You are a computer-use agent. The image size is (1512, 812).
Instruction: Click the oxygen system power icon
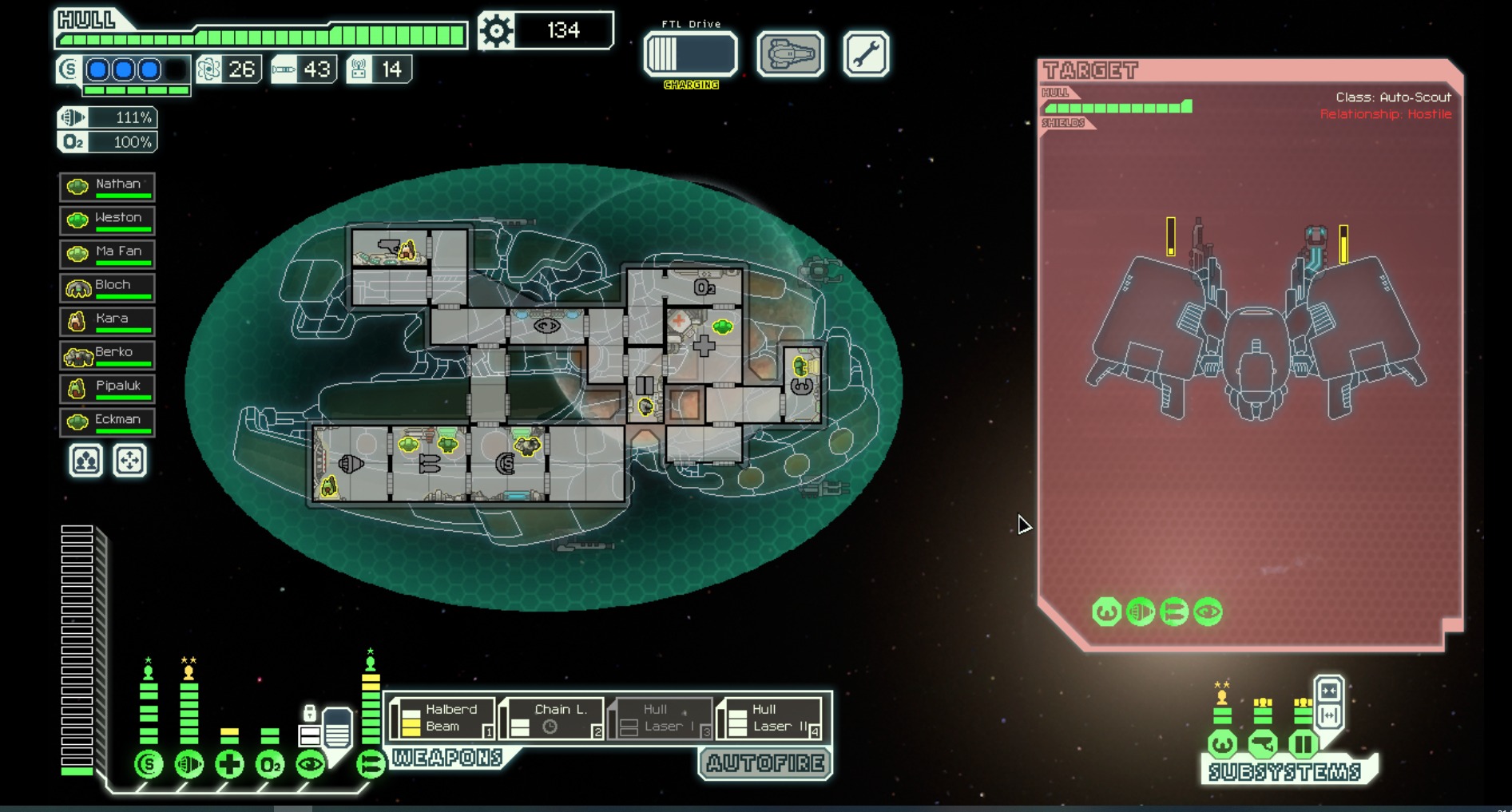[270, 764]
